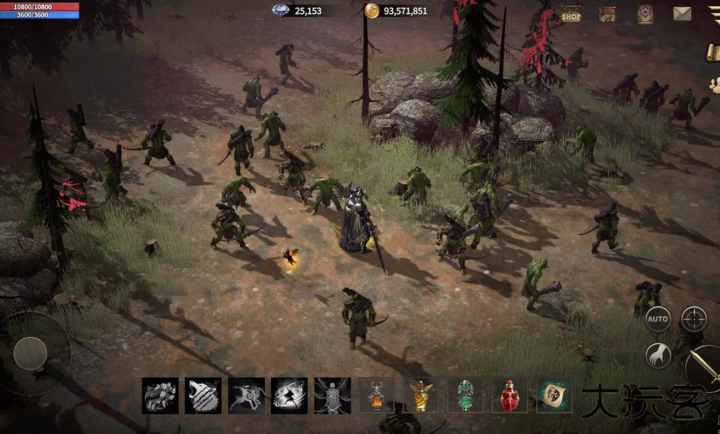Use the red health potion
This screenshot has height=434, width=720.
[x=509, y=396]
